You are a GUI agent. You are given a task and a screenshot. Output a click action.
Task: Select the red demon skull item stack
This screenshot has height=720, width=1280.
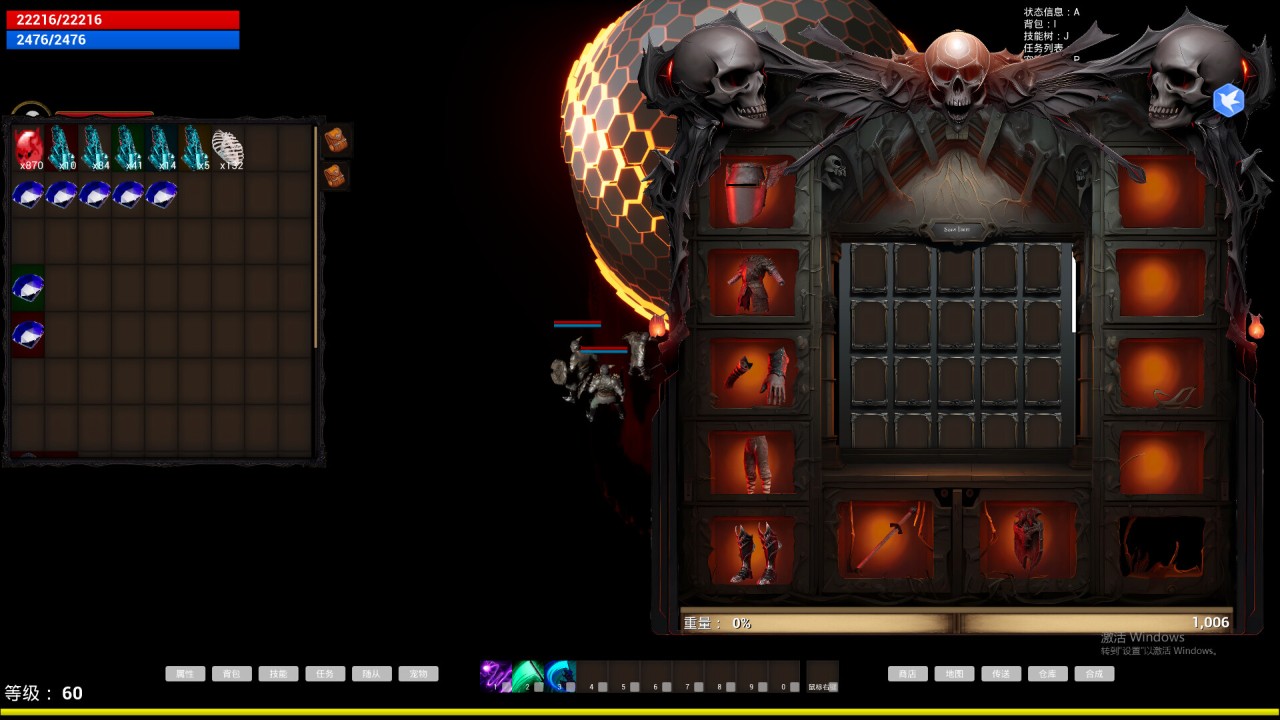click(x=29, y=148)
